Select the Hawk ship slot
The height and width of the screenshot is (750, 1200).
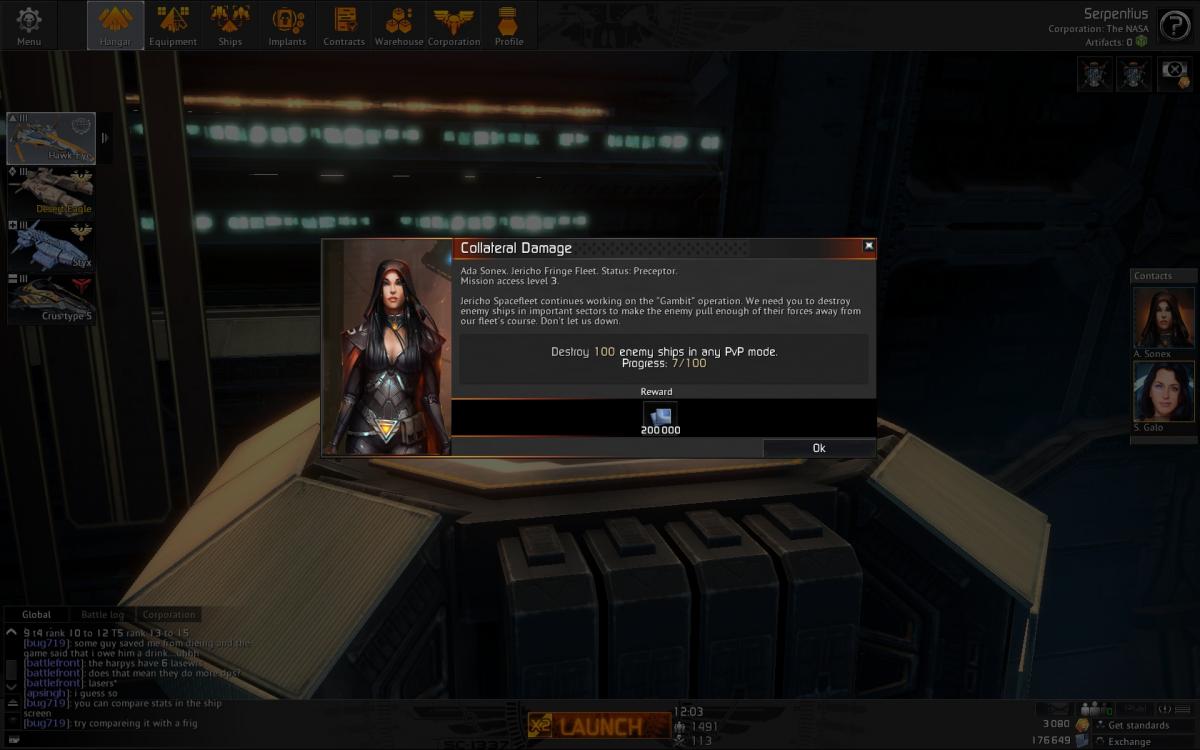point(51,138)
